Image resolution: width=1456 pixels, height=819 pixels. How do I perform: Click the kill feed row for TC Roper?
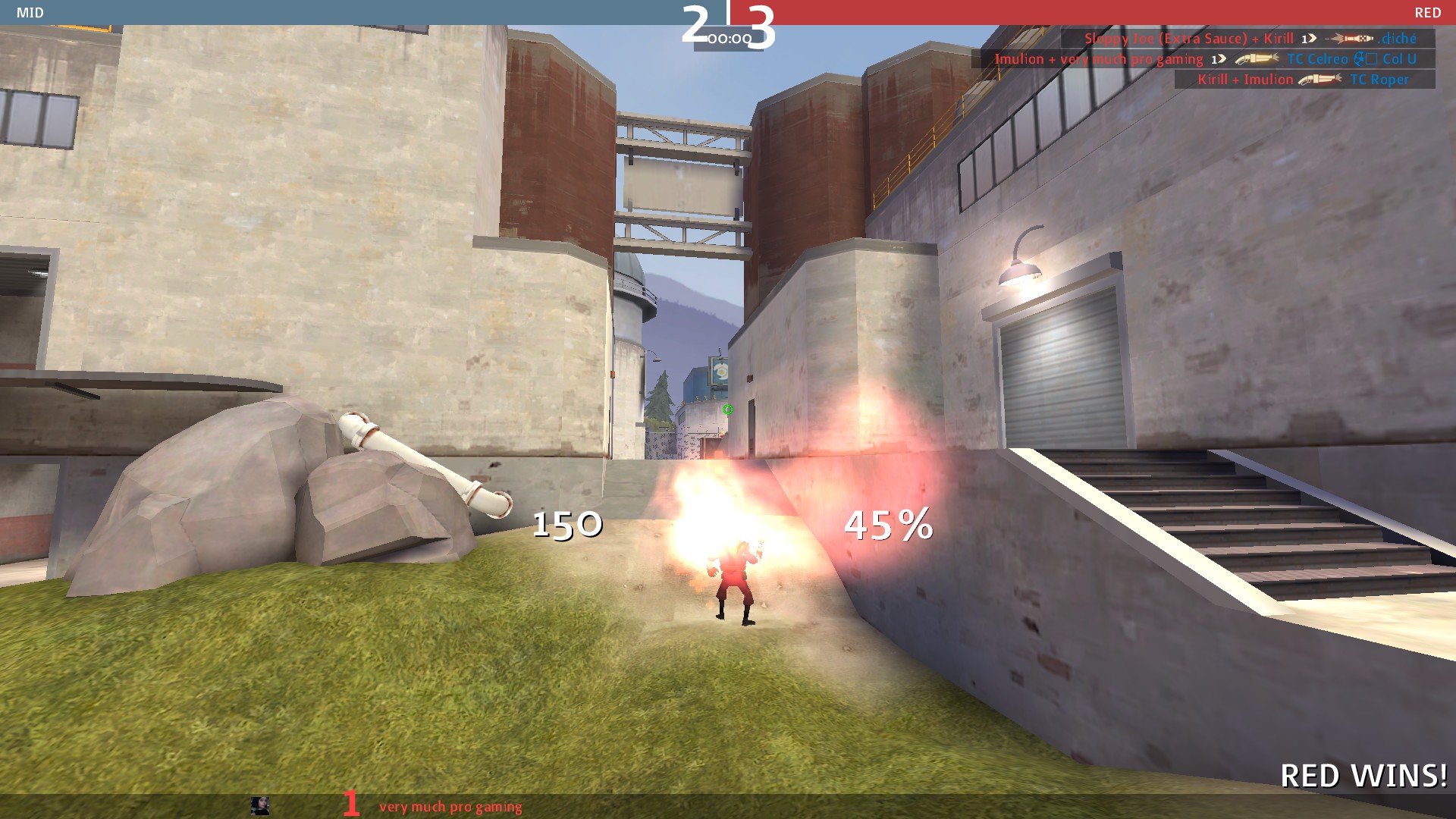[1304, 80]
